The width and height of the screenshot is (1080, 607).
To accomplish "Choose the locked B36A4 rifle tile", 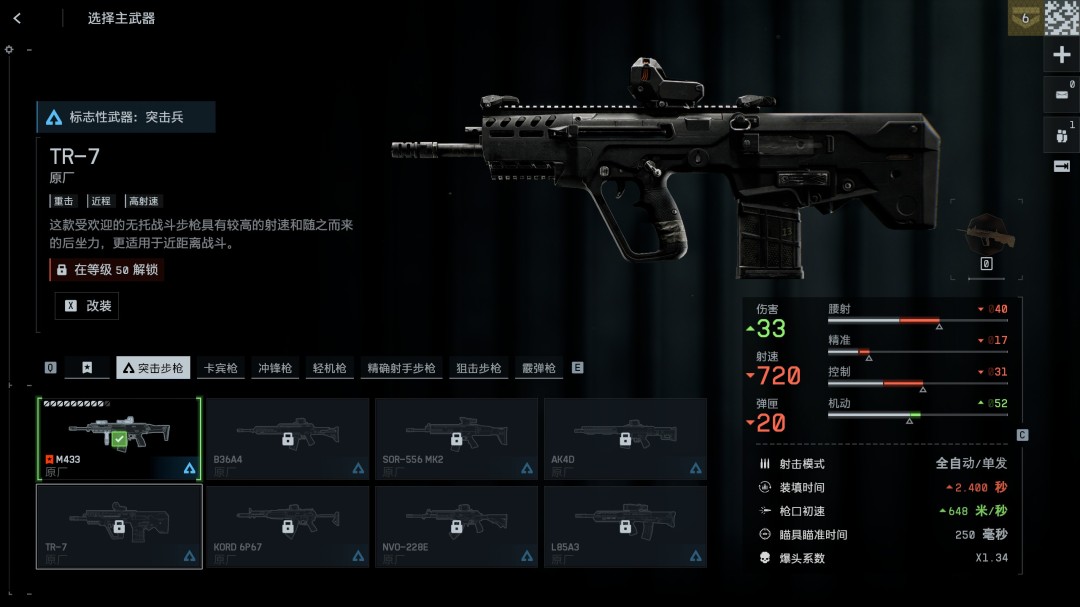I will tap(288, 439).
